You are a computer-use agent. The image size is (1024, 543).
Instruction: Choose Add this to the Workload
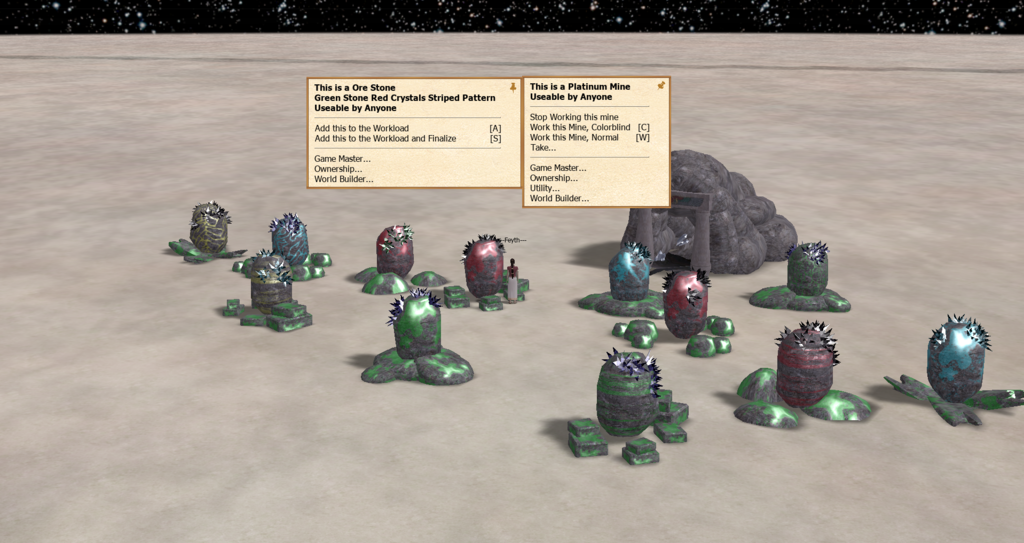pos(361,129)
